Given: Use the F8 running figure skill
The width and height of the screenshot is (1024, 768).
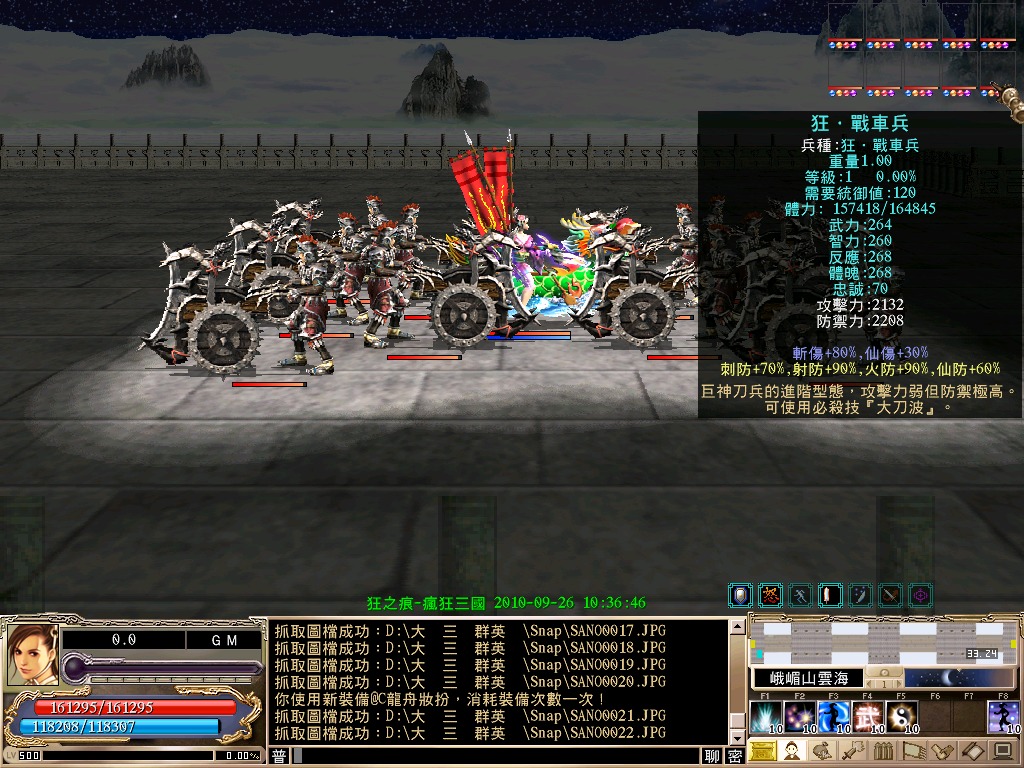Looking at the screenshot, I should 1004,717.
